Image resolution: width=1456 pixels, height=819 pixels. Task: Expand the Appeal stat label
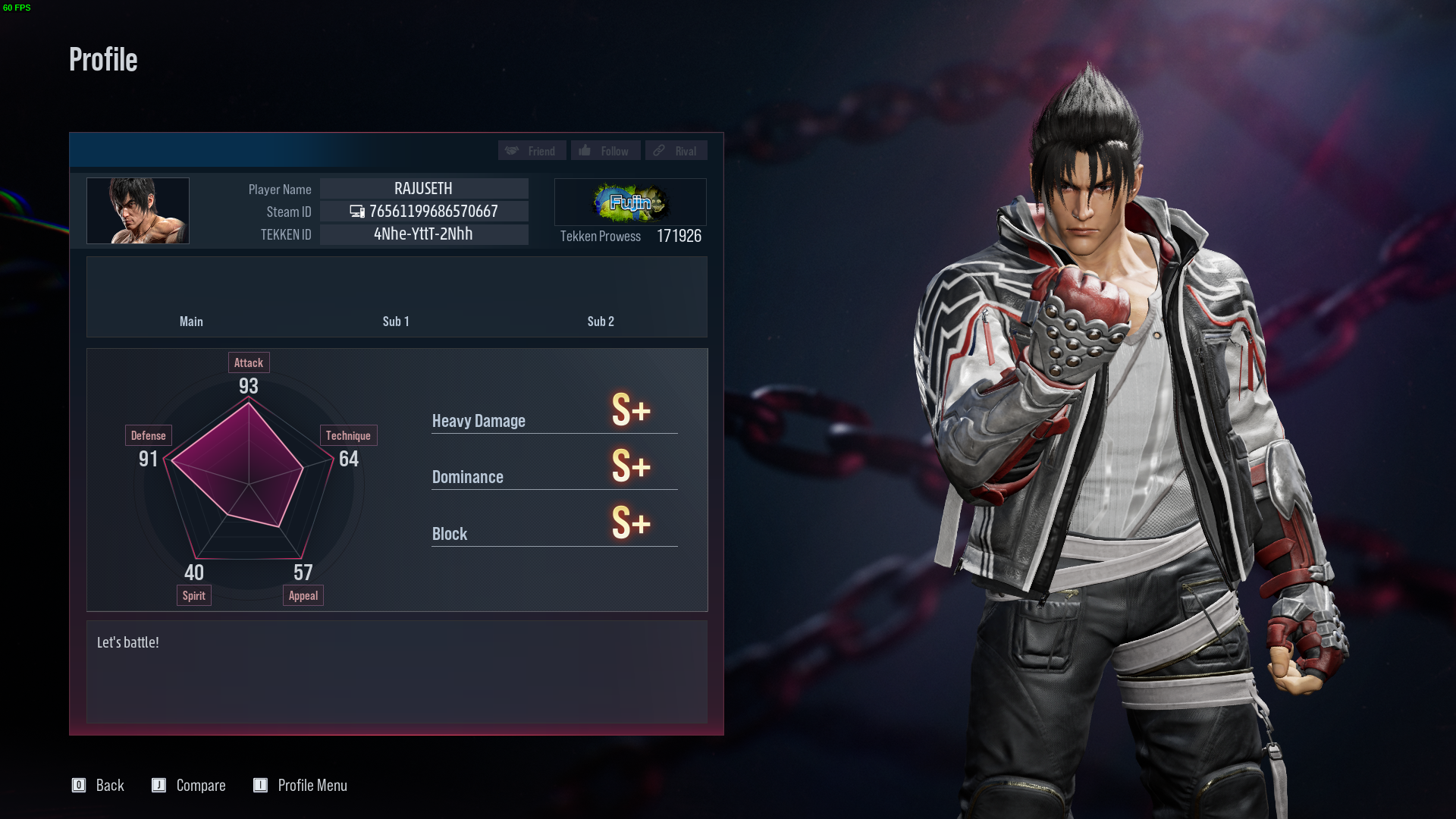(303, 595)
